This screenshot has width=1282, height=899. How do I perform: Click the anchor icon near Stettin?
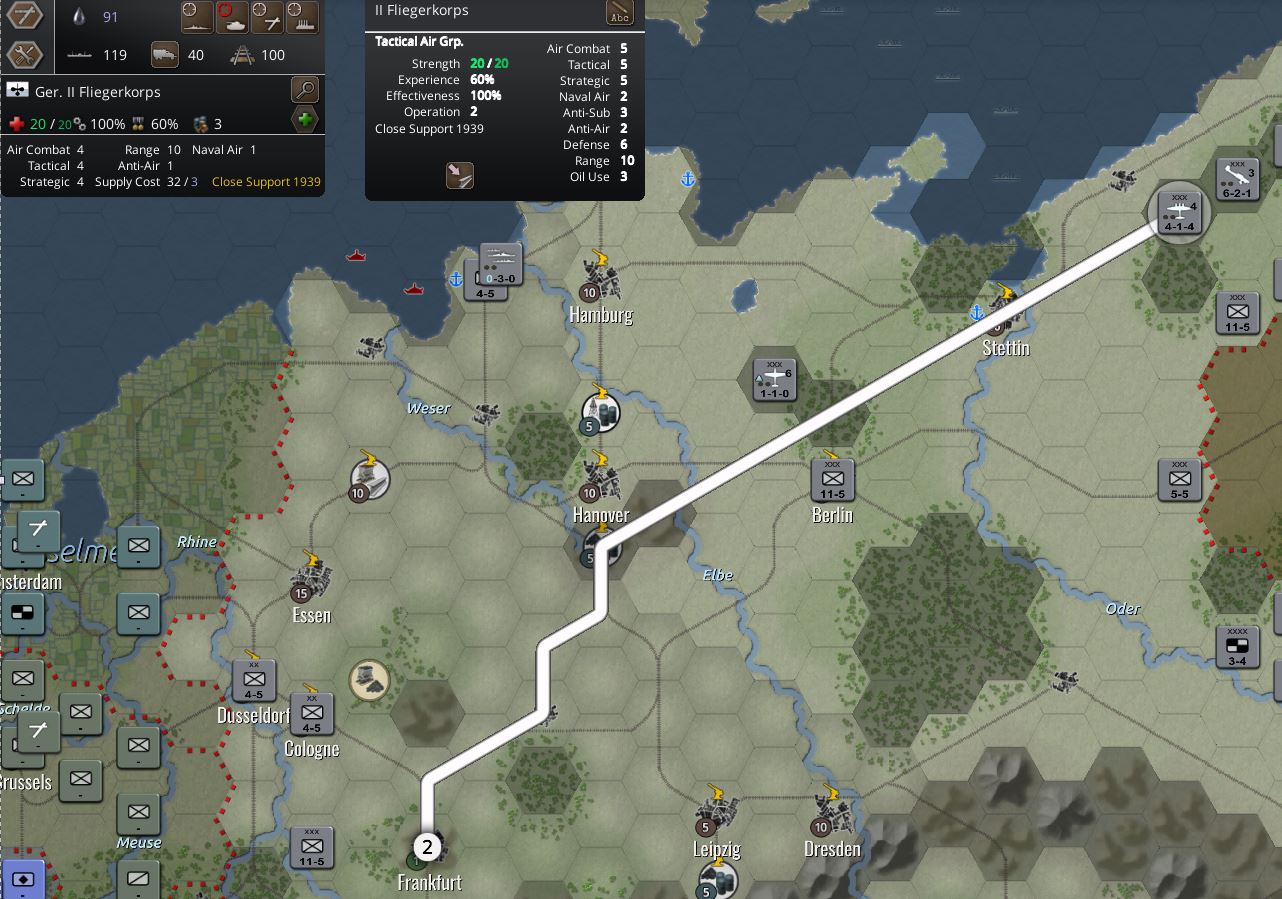977,314
